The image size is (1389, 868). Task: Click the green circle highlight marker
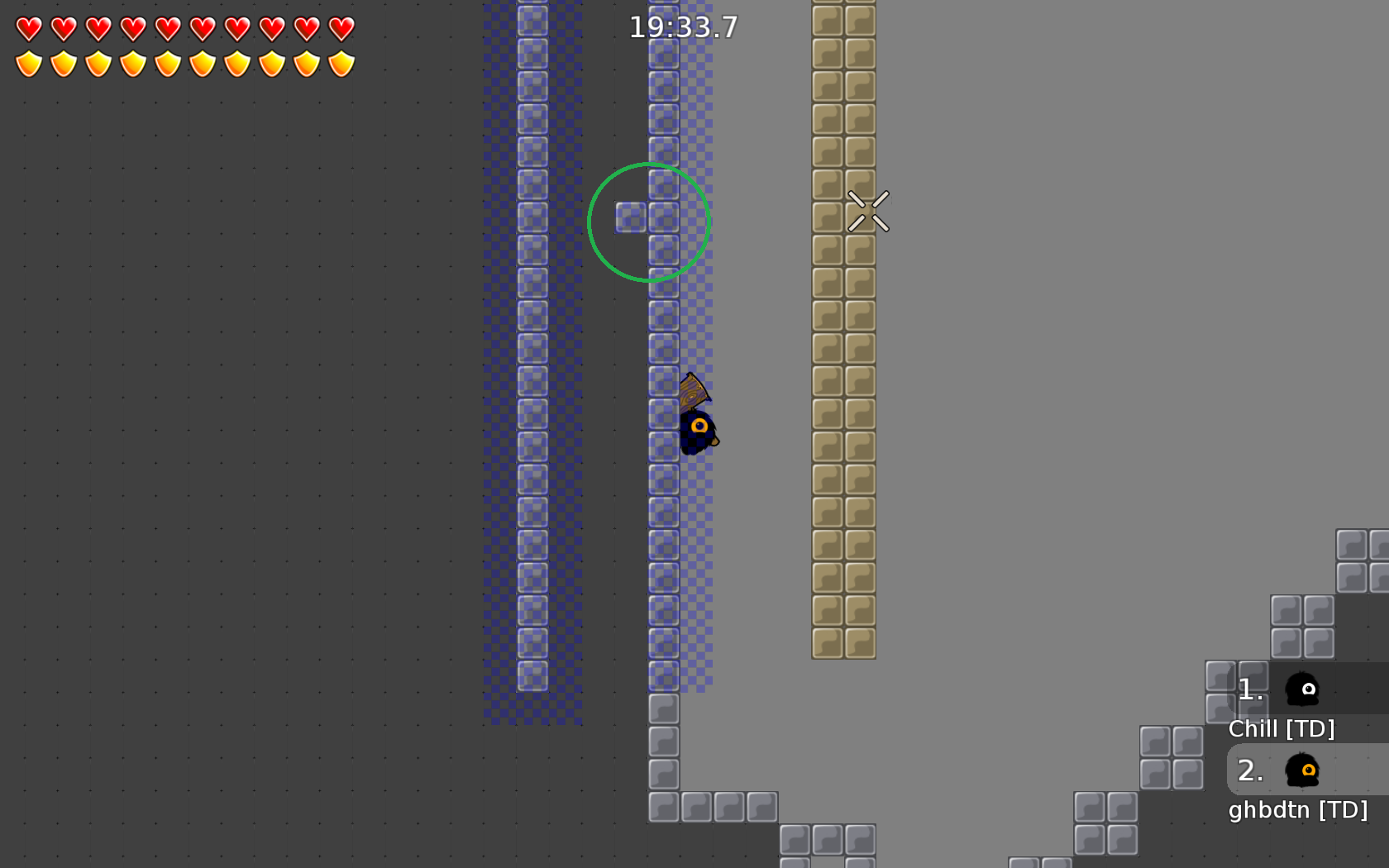coord(649,222)
